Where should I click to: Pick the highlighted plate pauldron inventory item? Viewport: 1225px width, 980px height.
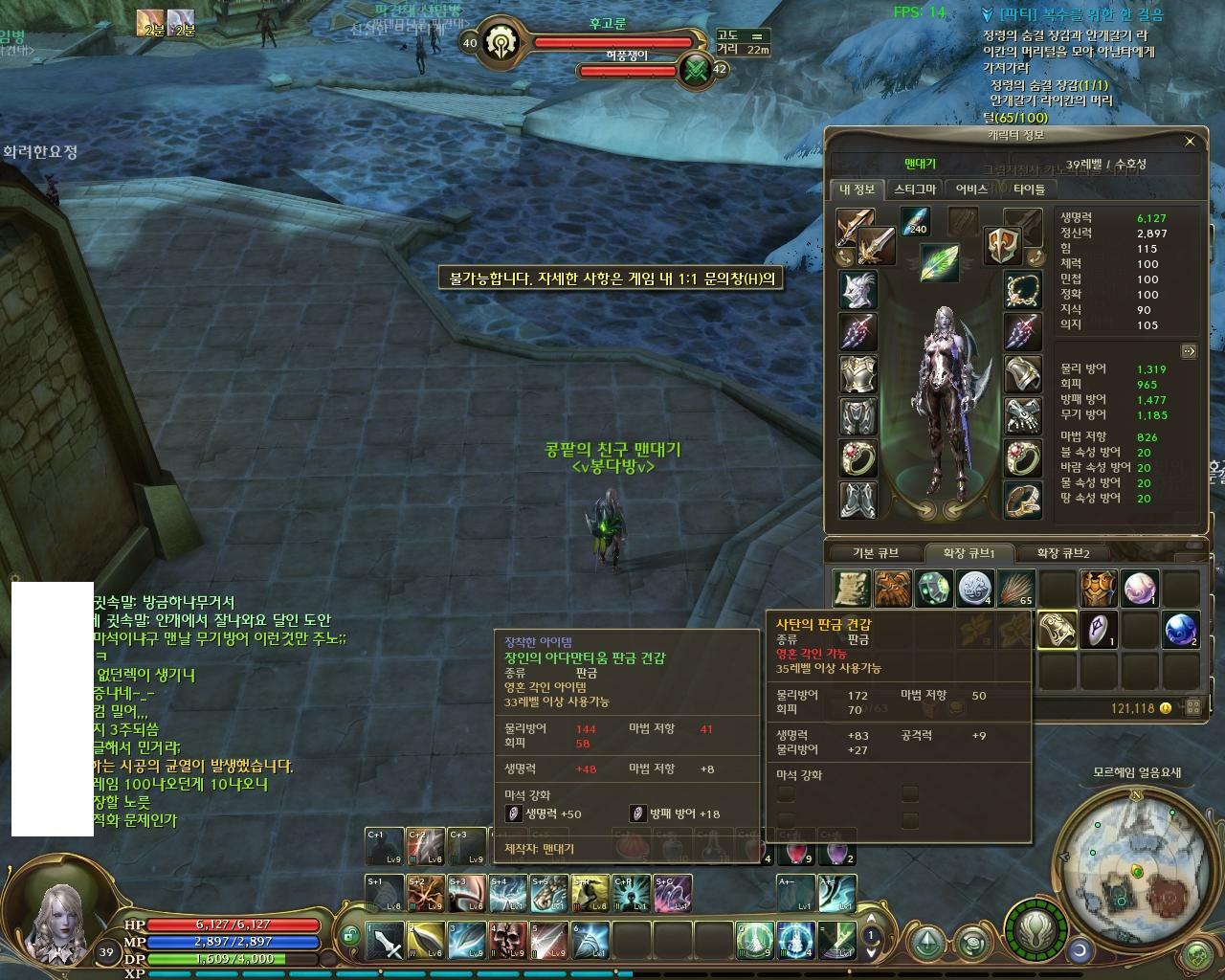tap(1057, 630)
